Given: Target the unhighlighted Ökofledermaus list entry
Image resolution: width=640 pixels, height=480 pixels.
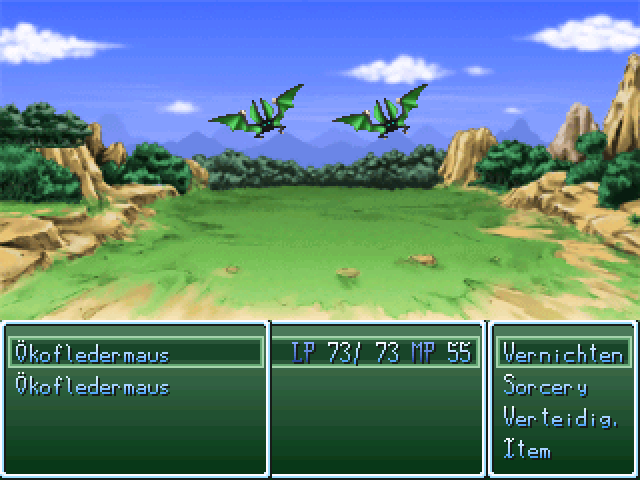Looking at the screenshot, I should (x=92, y=387).
